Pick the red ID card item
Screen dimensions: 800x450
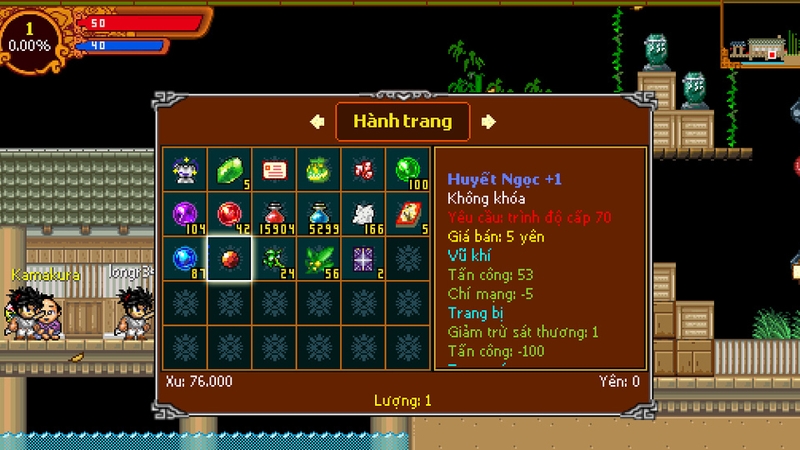pos(274,169)
